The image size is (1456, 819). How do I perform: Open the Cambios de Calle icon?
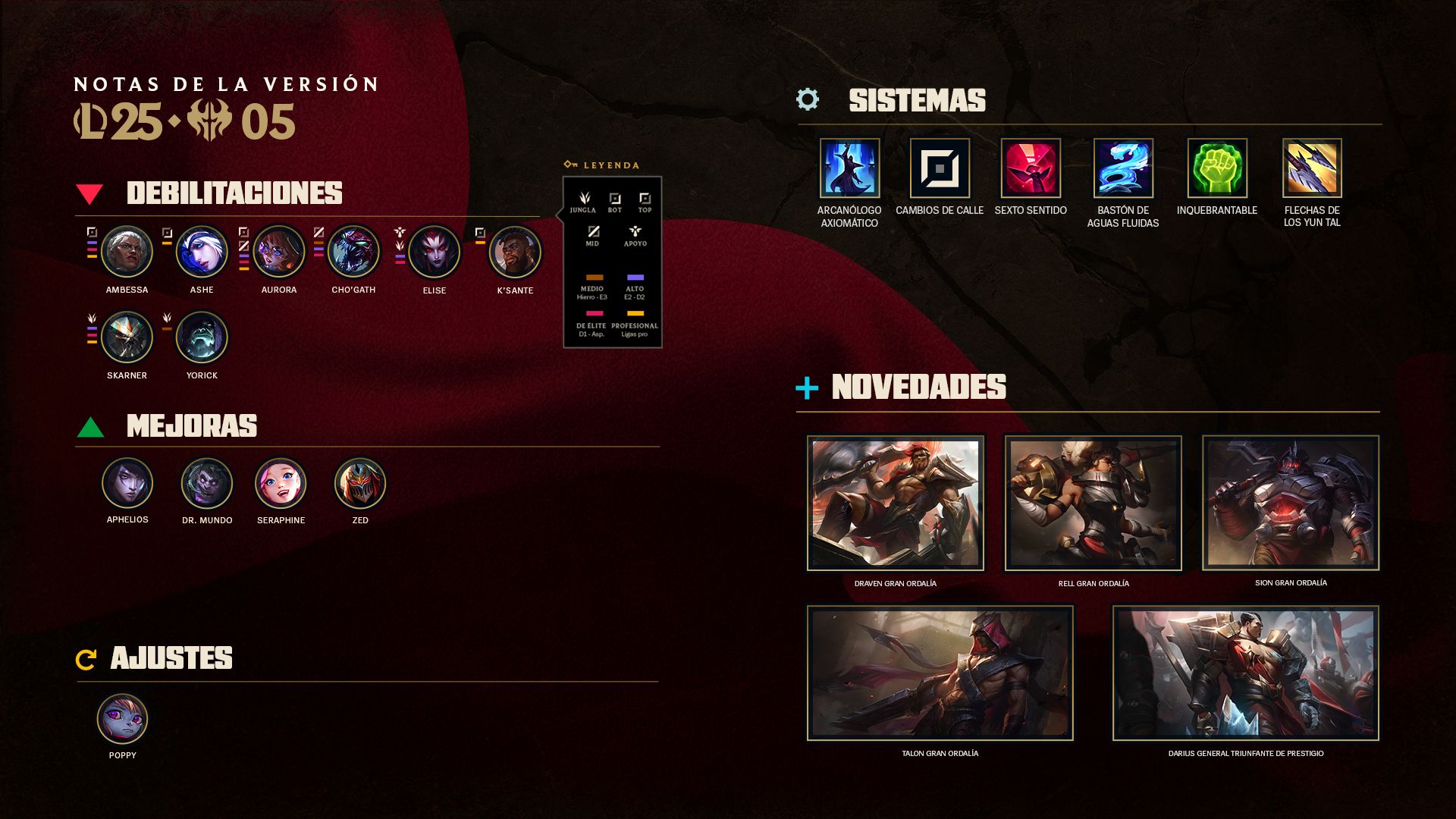(x=940, y=168)
